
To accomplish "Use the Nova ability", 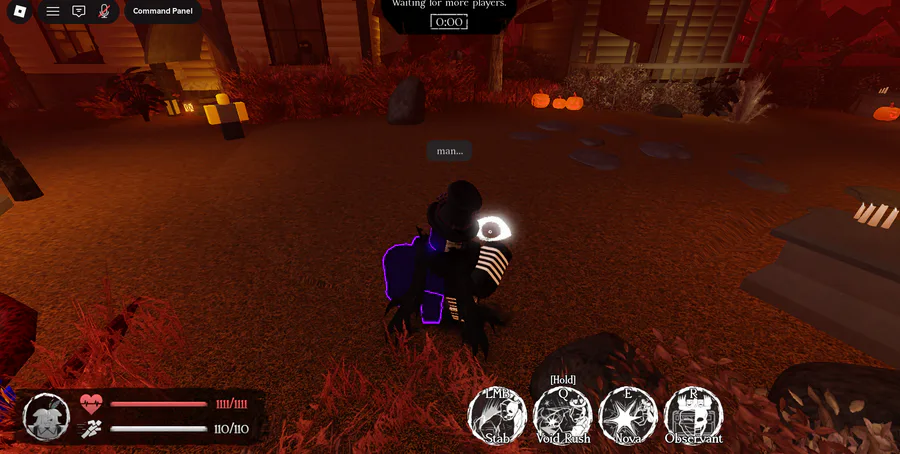I will coord(628,415).
